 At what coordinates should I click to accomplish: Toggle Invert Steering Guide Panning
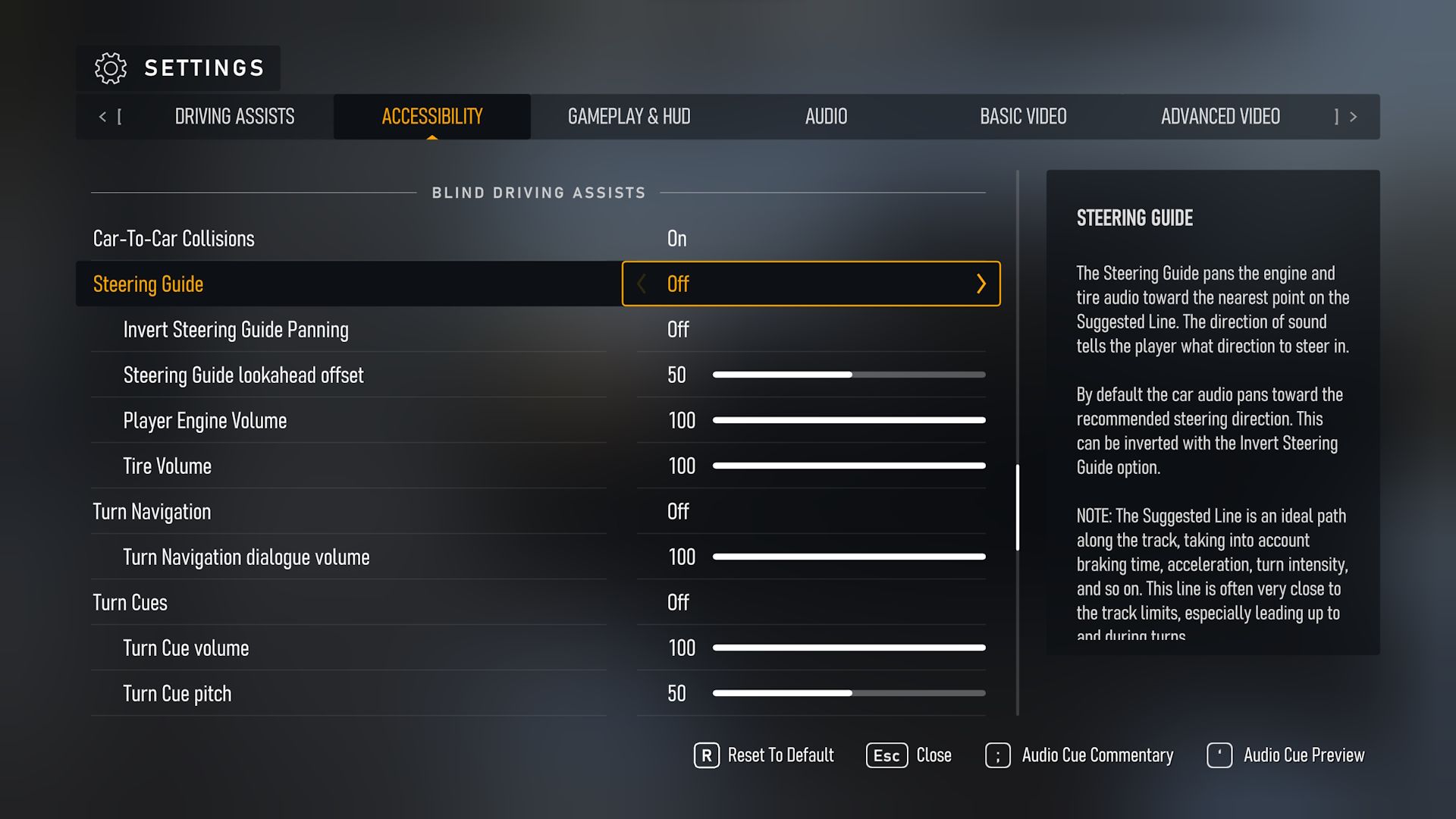[x=677, y=329]
